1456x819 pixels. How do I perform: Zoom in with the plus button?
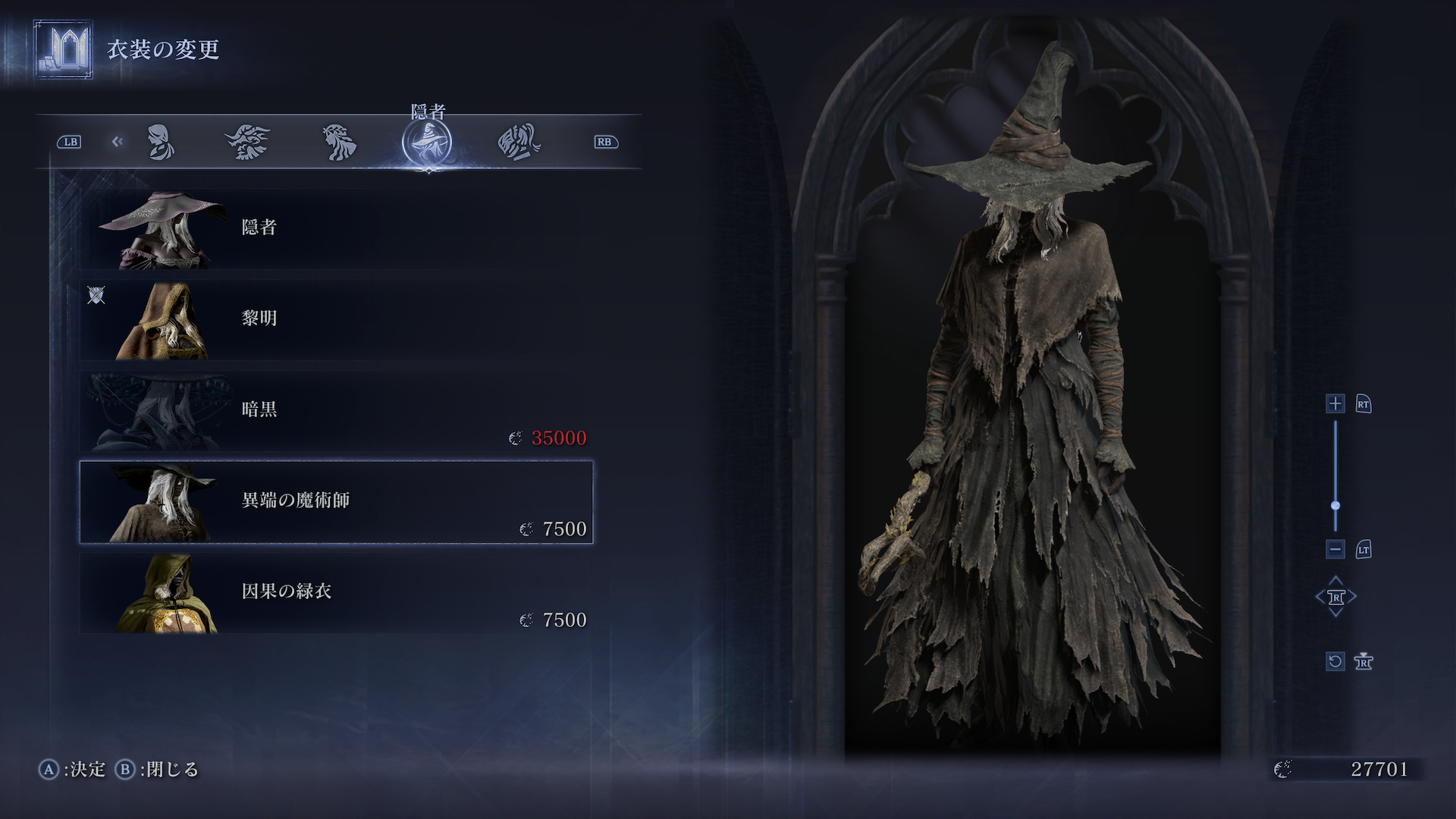pos(1335,403)
